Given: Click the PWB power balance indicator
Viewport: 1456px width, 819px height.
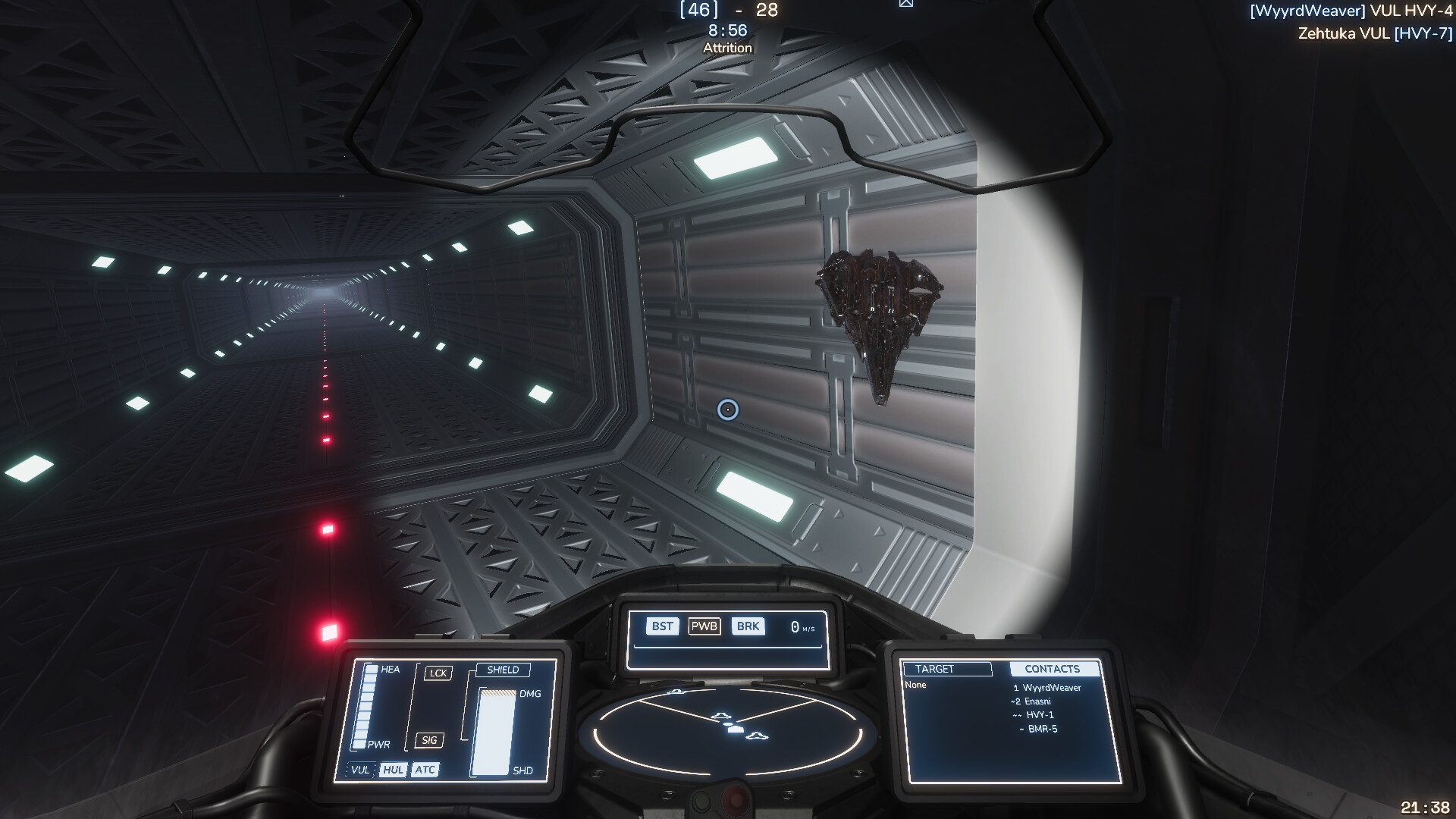Looking at the screenshot, I should 704,626.
